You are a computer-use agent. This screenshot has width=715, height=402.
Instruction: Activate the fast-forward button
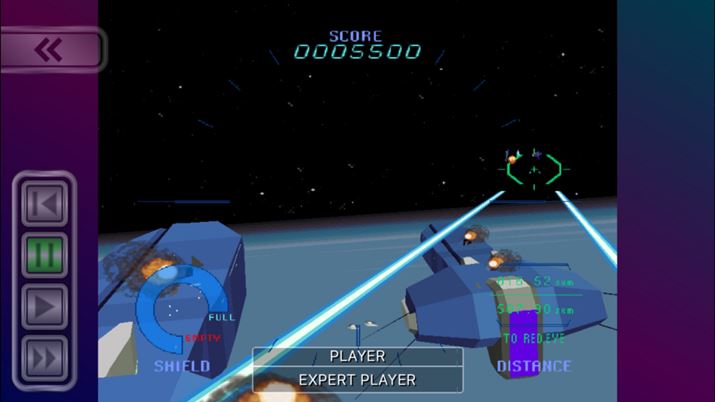pyautogui.click(x=44, y=357)
